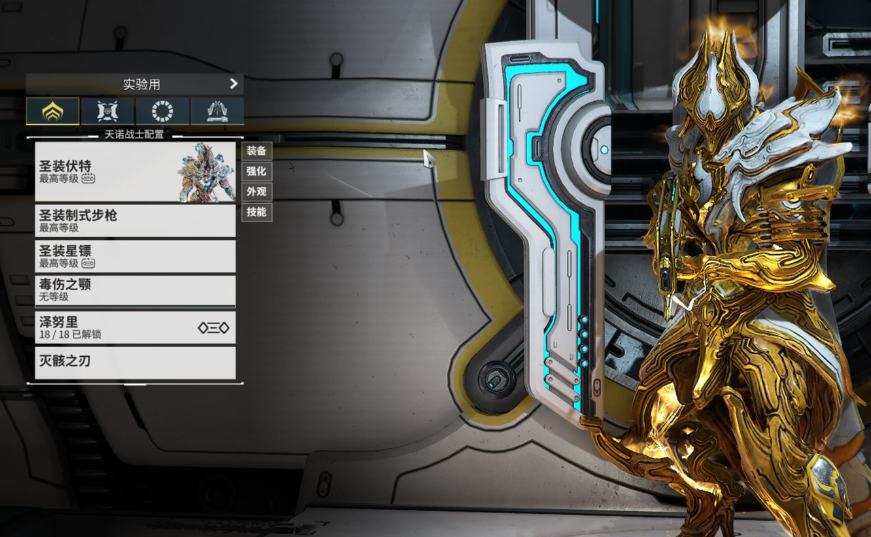Open the 外观 appearance menu
The image size is (871, 537).
tap(257, 191)
